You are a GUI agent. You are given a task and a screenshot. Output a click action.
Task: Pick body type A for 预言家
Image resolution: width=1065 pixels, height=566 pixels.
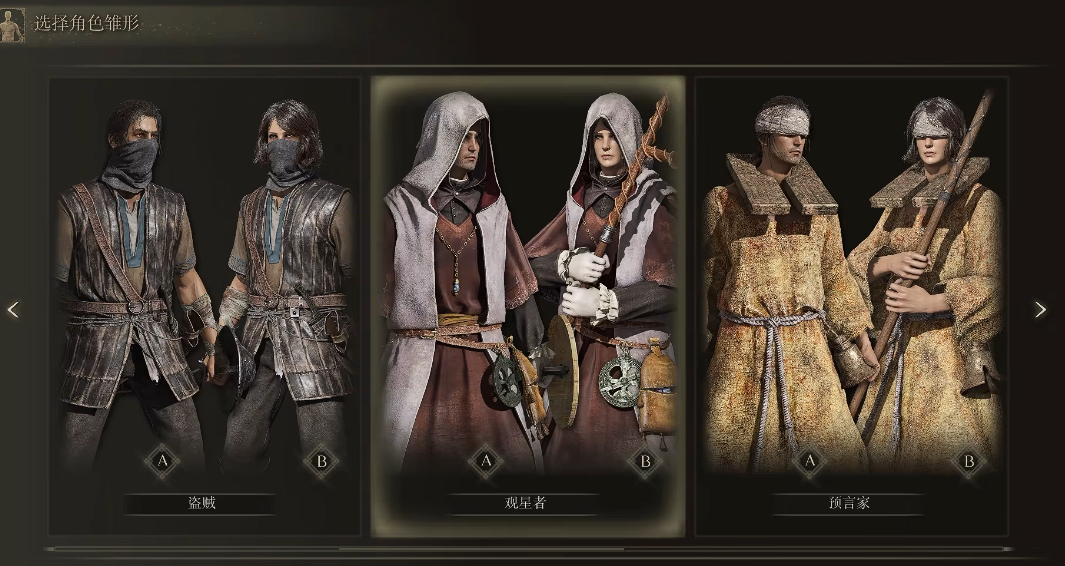coord(809,461)
